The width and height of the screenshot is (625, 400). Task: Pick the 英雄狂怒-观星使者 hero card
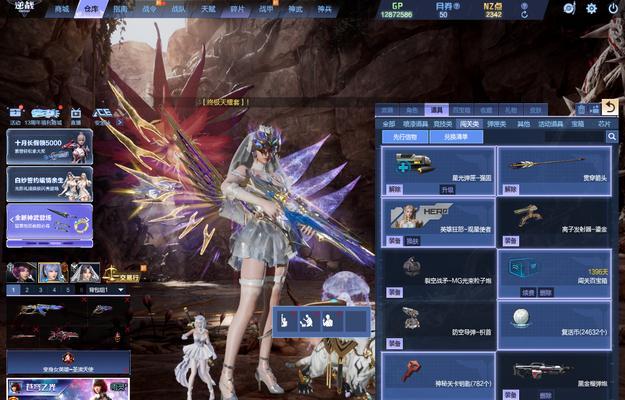click(438, 222)
